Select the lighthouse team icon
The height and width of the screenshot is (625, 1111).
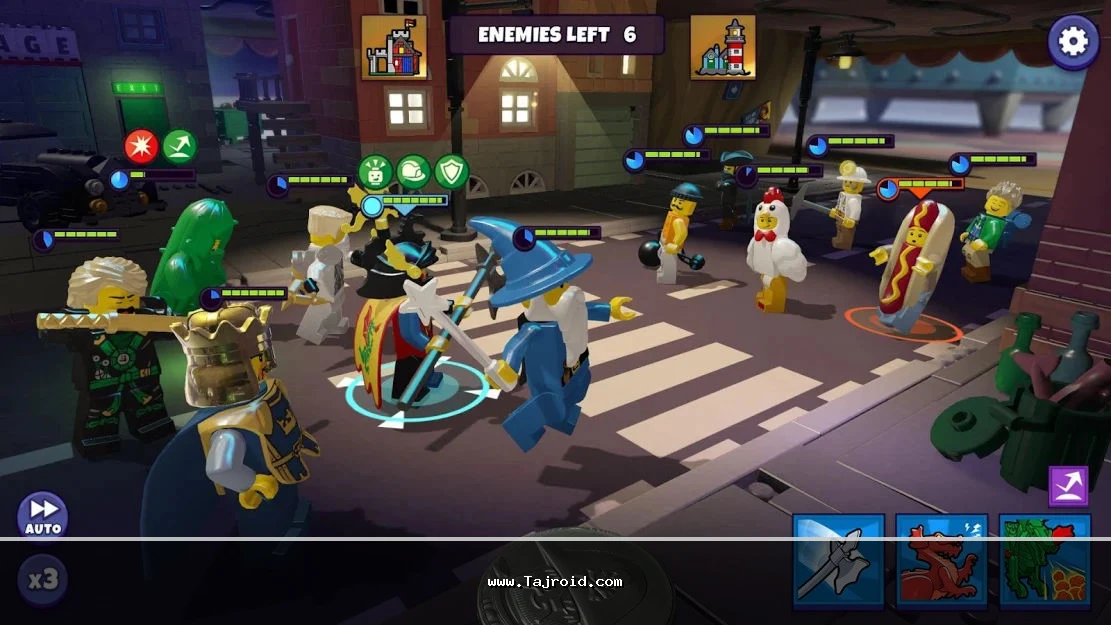pyautogui.click(x=722, y=47)
